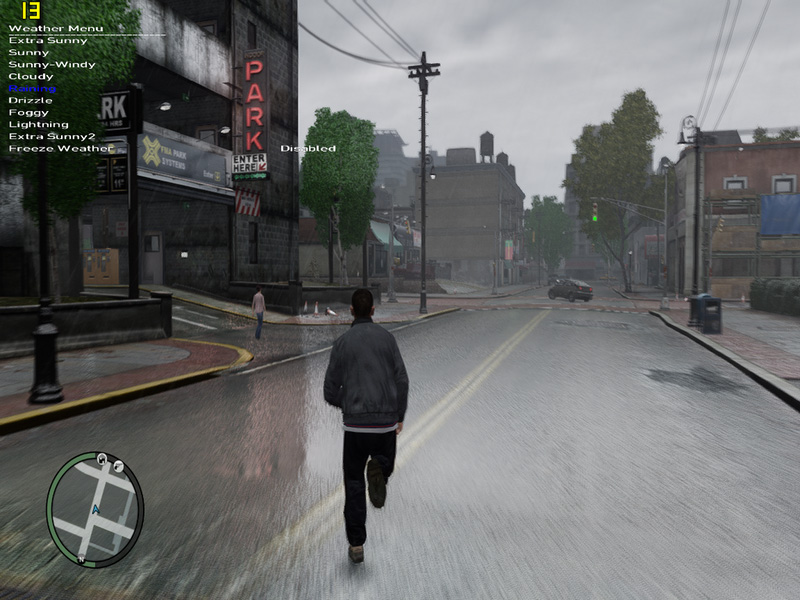Select Extra Sunny weather option
The image size is (800, 600).
(x=48, y=40)
